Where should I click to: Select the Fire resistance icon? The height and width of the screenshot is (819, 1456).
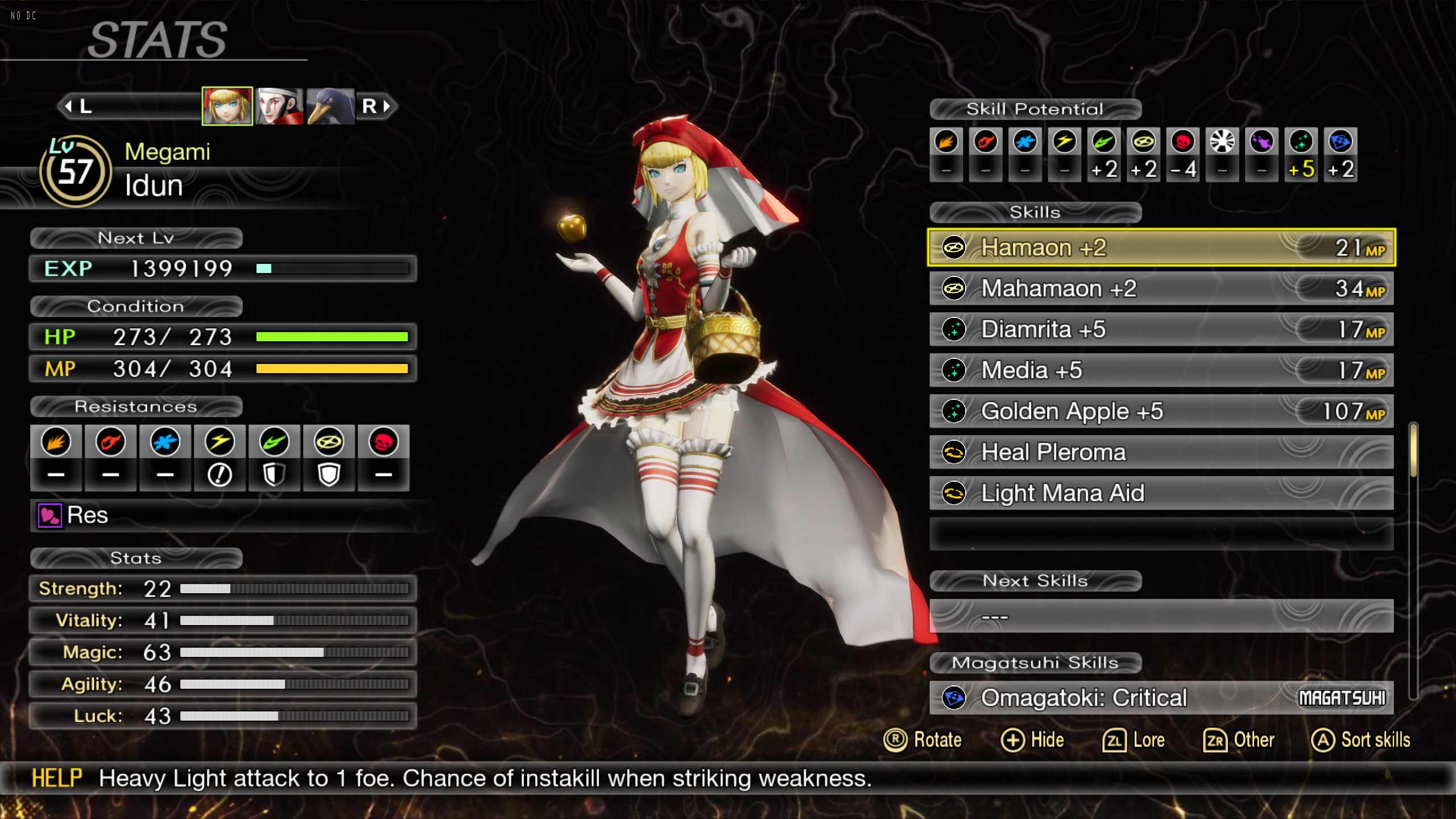111,441
